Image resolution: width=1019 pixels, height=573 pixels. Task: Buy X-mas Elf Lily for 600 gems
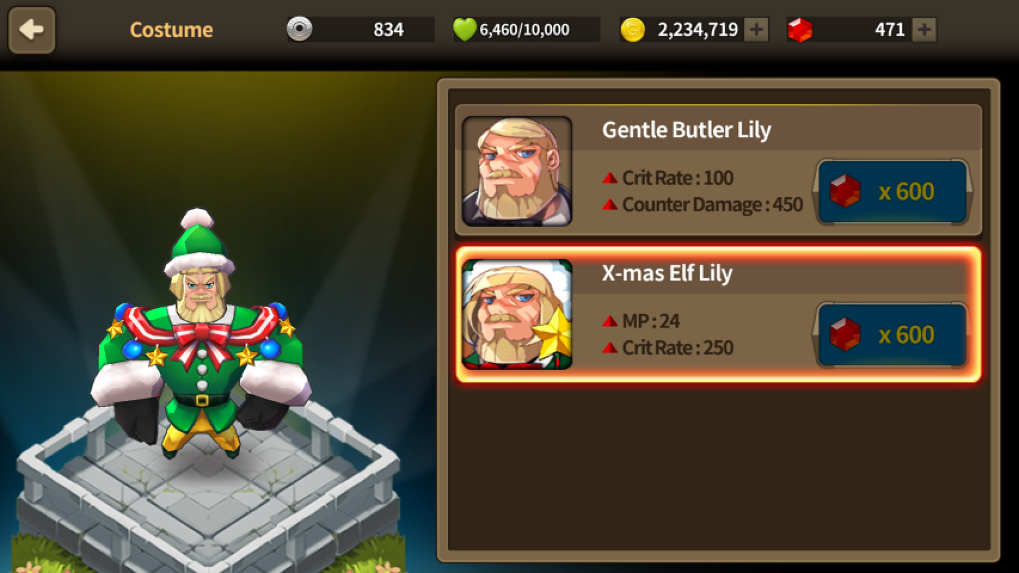pos(892,334)
